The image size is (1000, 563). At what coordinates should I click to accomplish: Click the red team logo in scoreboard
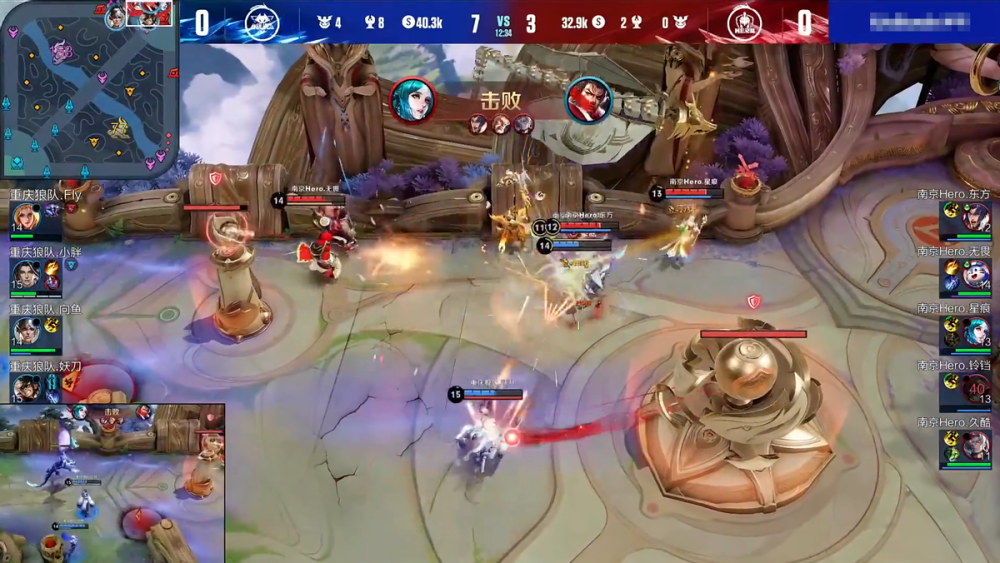click(743, 21)
